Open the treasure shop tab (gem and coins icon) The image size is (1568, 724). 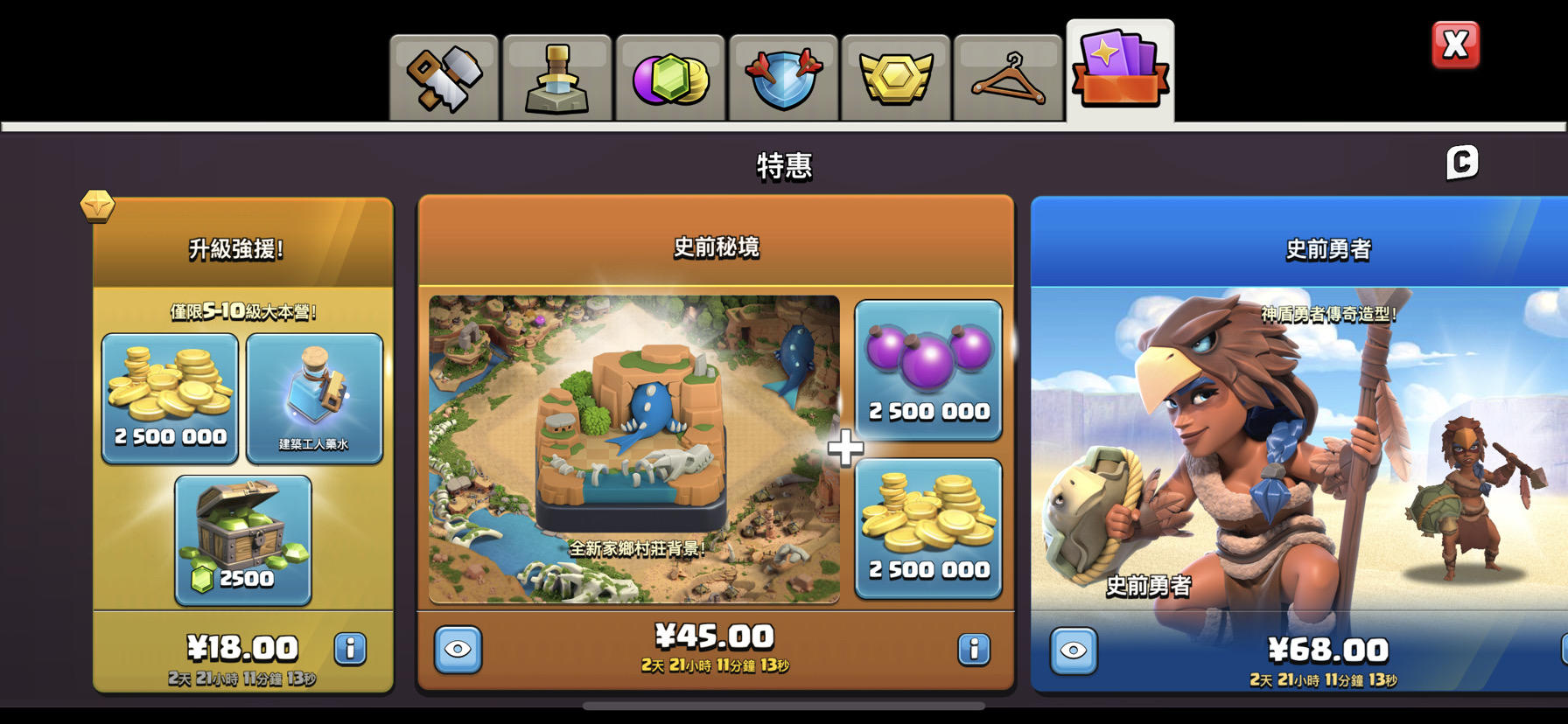[669, 77]
